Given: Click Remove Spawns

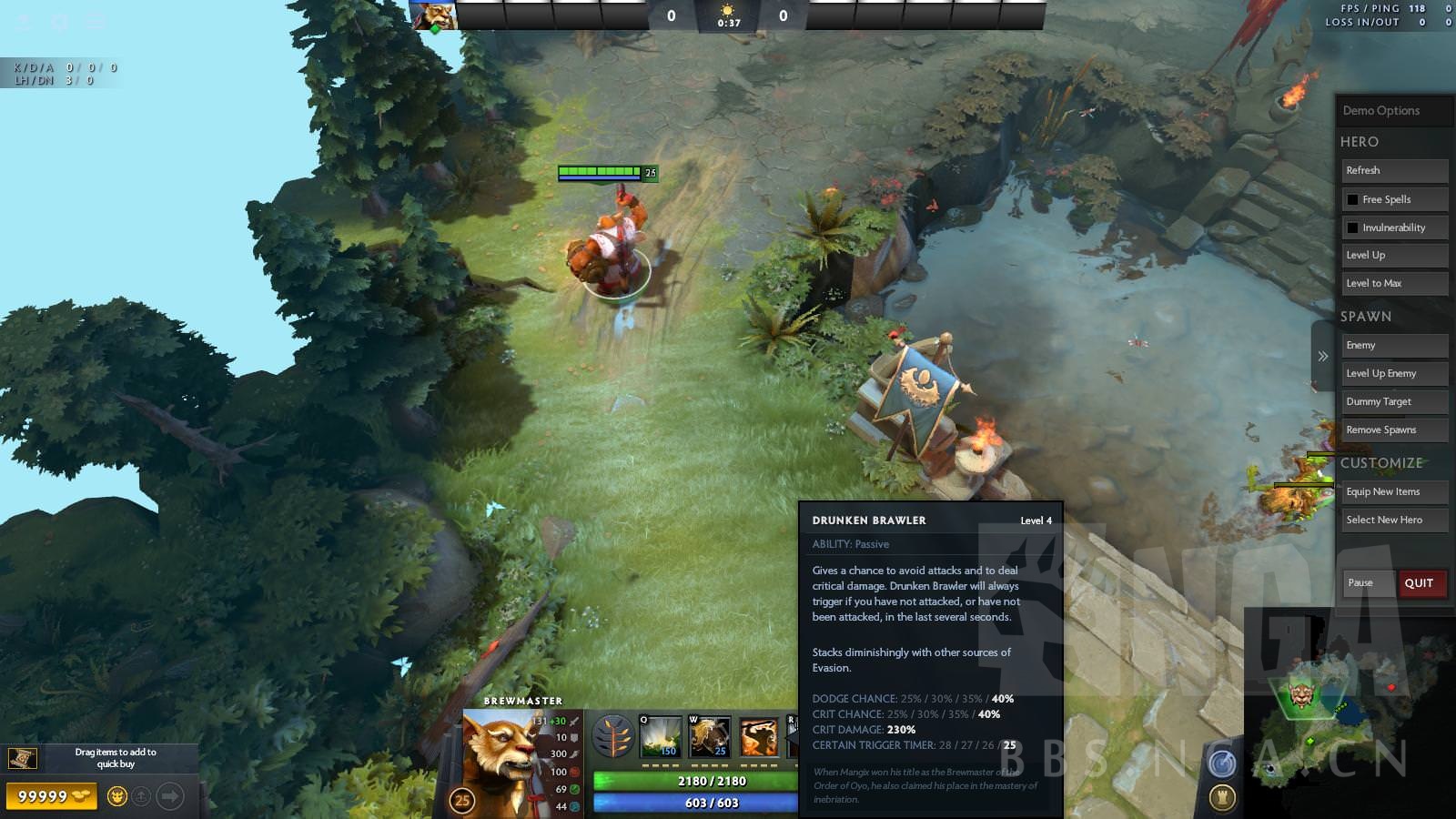Looking at the screenshot, I should [1393, 429].
